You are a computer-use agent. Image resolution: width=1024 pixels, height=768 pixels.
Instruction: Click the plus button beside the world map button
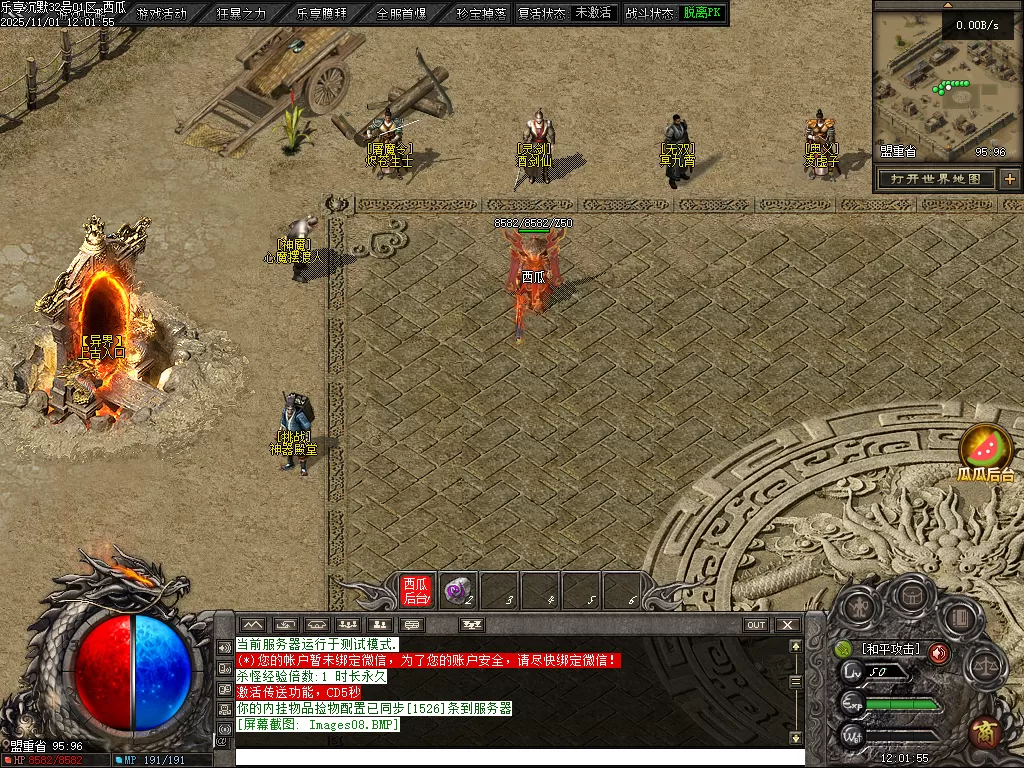pos(1010,179)
